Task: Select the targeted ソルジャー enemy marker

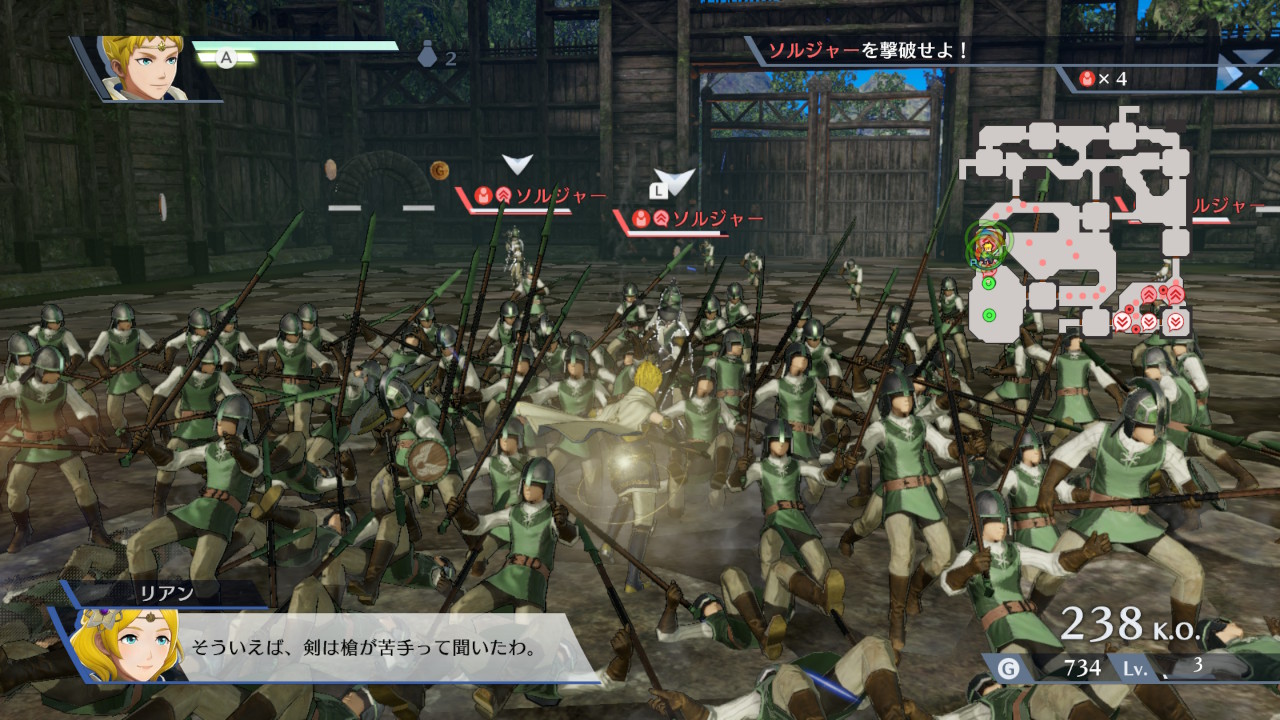Action: 674,182
